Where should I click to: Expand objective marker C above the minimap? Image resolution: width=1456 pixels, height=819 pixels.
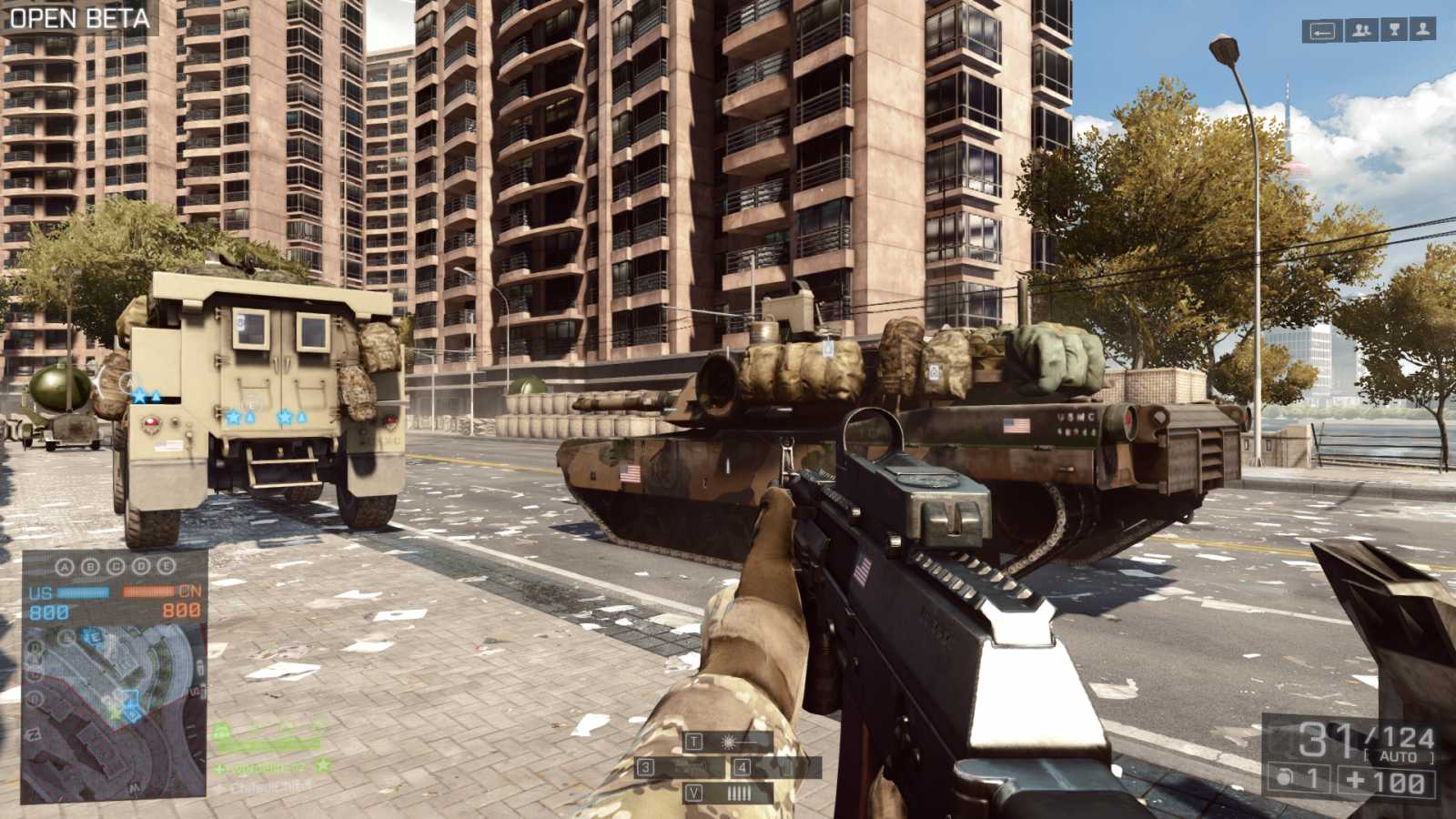pyautogui.click(x=116, y=567)
